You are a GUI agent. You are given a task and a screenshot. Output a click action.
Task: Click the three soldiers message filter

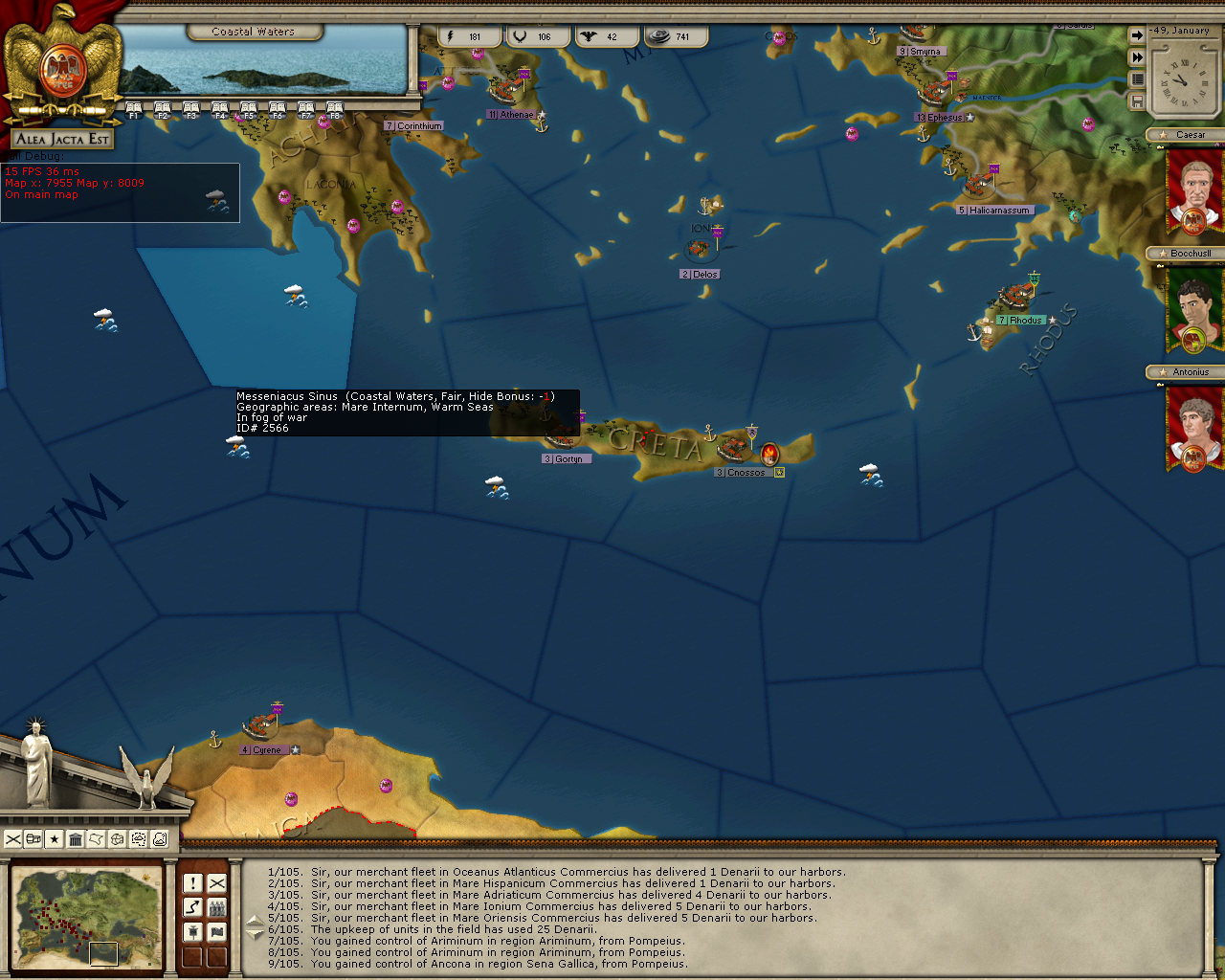point(217,907)
